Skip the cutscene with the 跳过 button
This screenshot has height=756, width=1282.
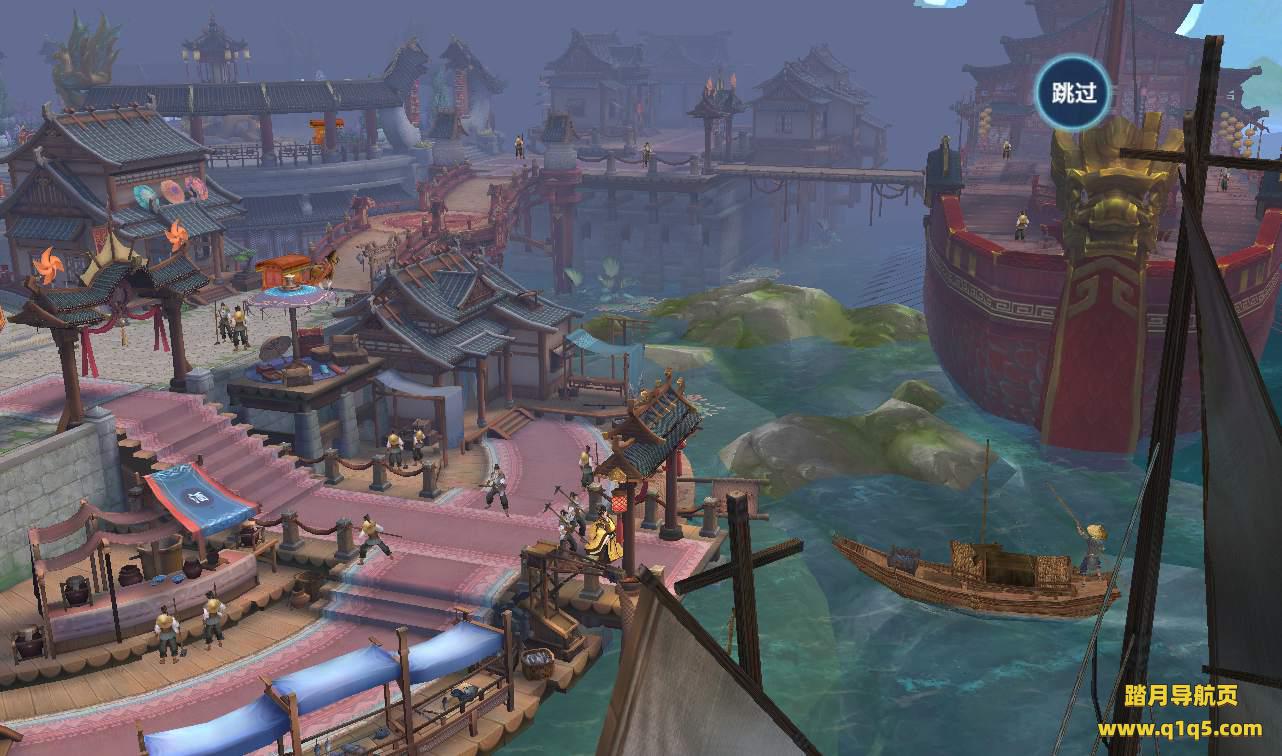pos(1073,93)
